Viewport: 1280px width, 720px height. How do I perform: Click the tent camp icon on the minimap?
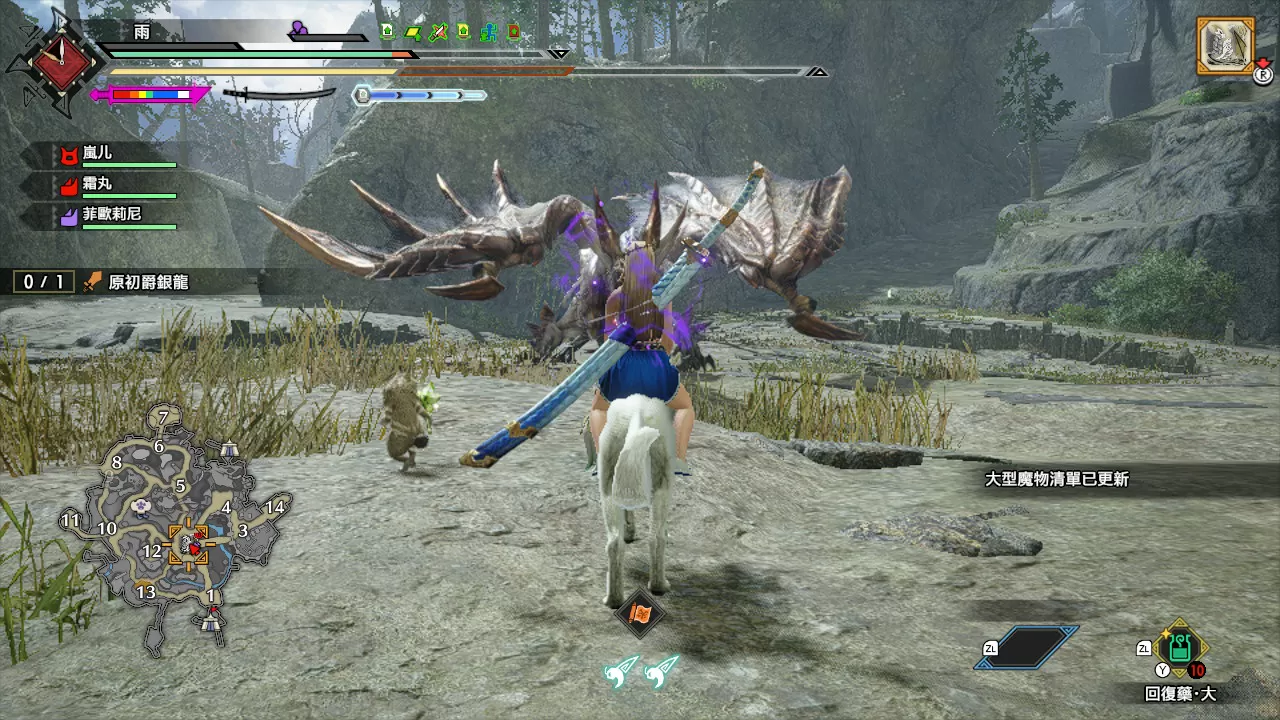[230, 448]
